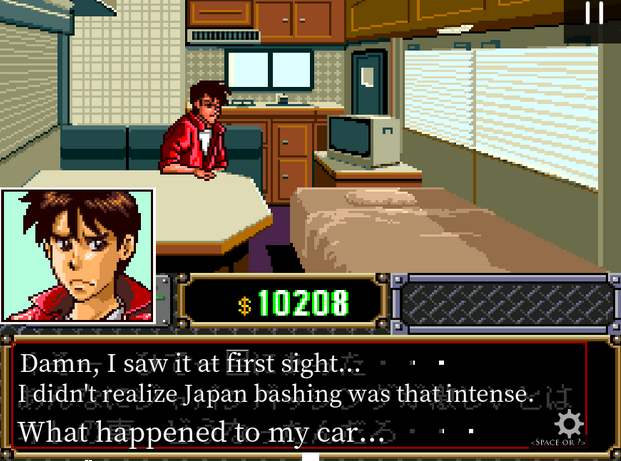Open settings via the gear icon
This screenshot has height=461, width=621.
[569, 422]
